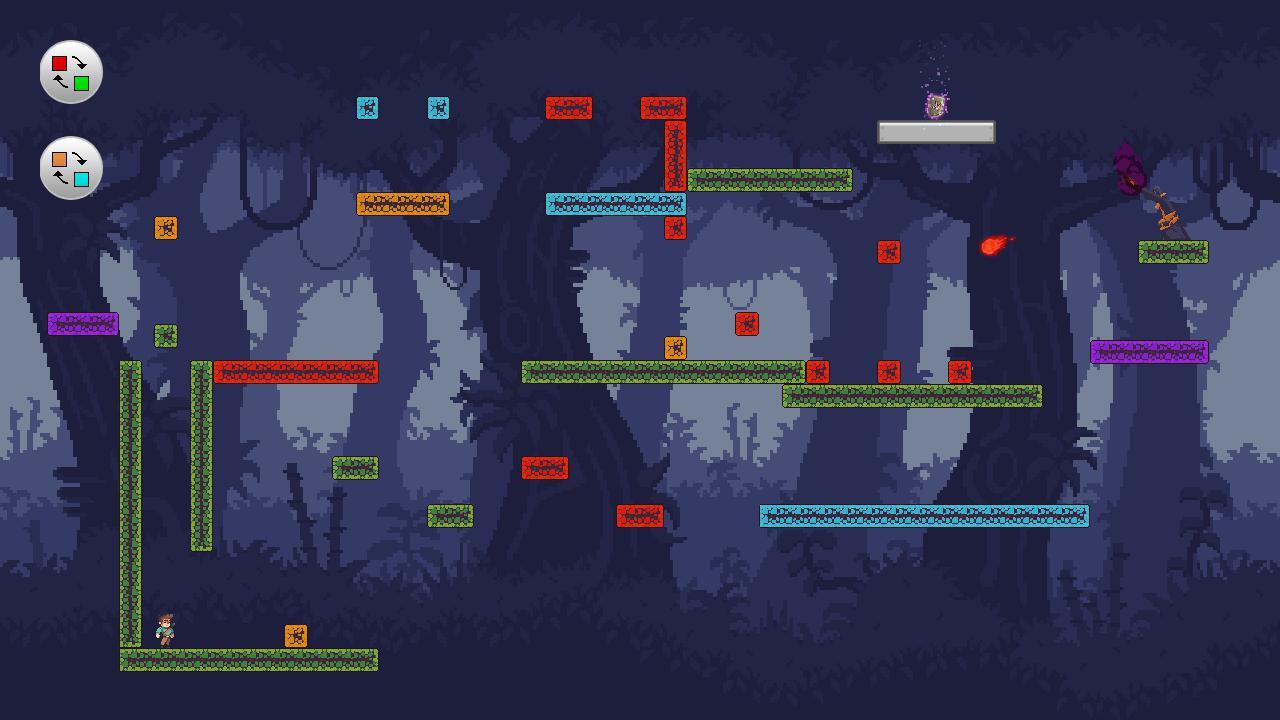Click the cyan square in the lower swap orb
Screen dimensions: 1280x720
click(x=83, y=181)
